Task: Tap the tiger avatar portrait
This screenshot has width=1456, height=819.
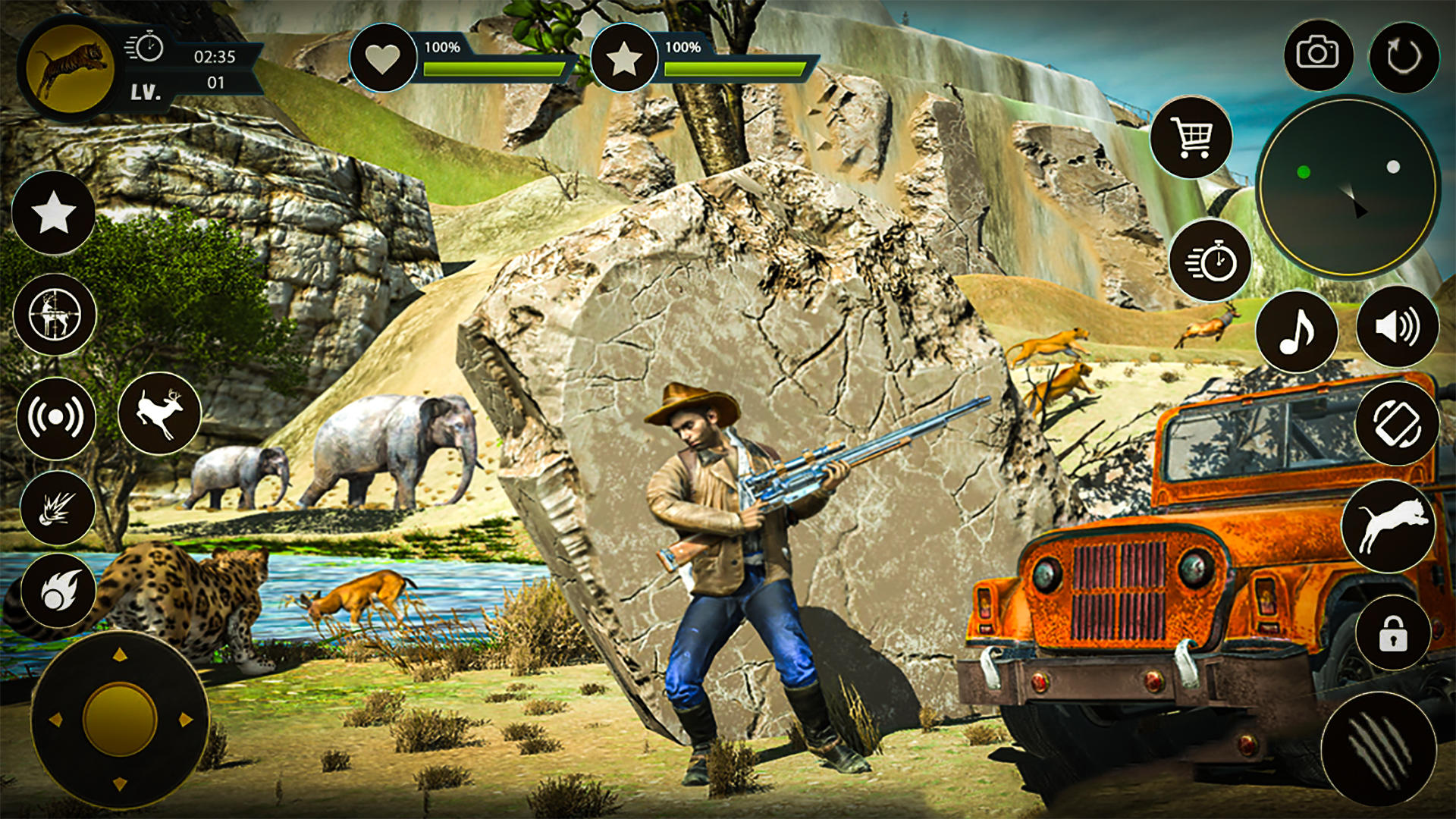Action: (x=70, y=68)
